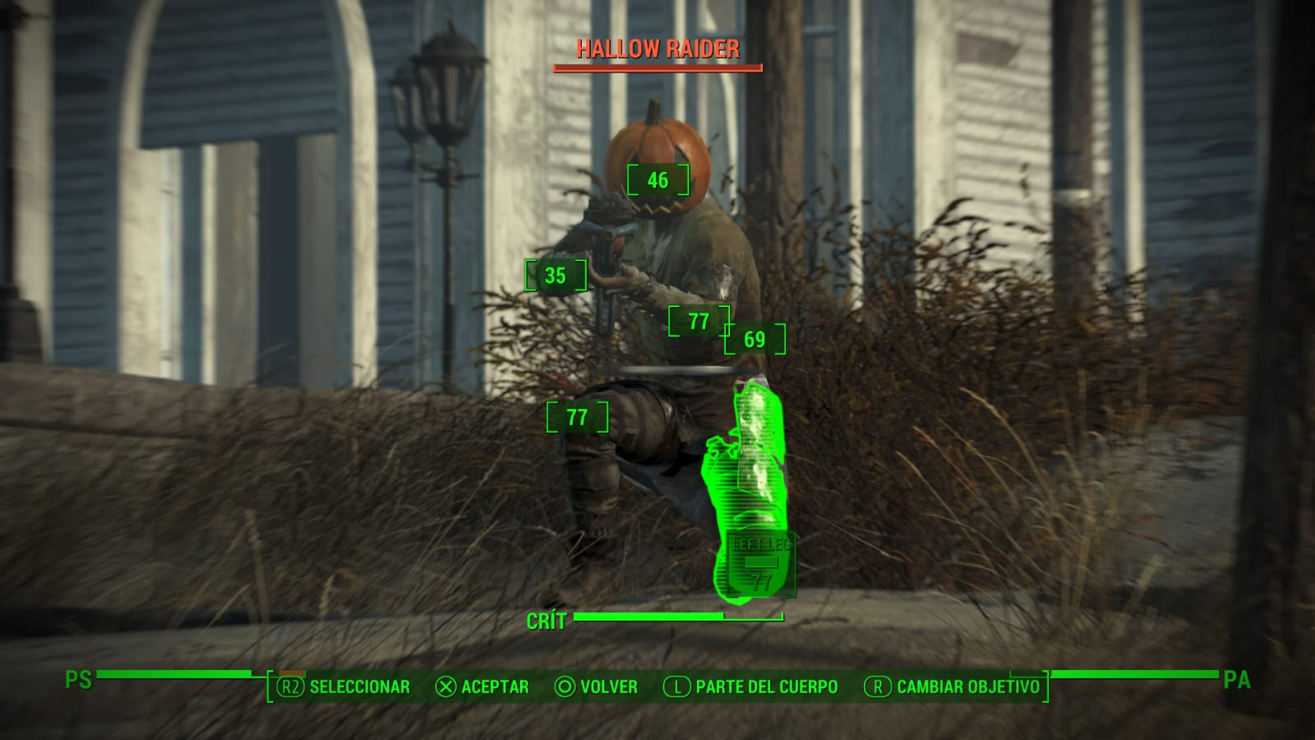Choose the torso target showing 77

pyautogui.click(x=698, y=322)
